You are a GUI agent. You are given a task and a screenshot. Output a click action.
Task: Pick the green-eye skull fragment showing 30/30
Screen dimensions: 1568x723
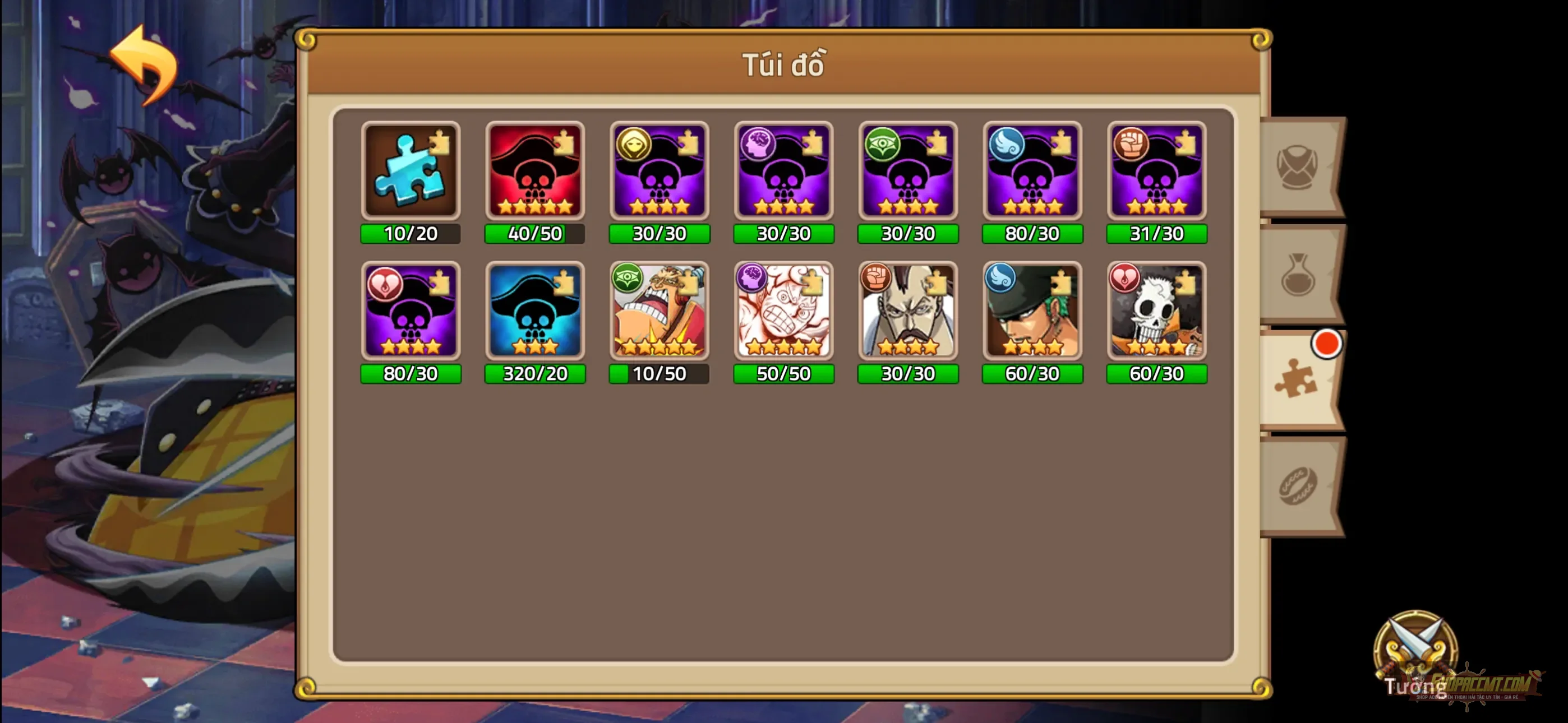point(907,171)
